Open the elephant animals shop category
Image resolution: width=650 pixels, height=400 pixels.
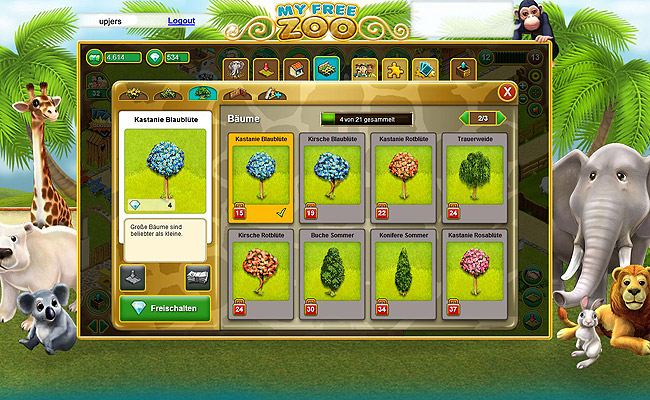click(235, 68)
